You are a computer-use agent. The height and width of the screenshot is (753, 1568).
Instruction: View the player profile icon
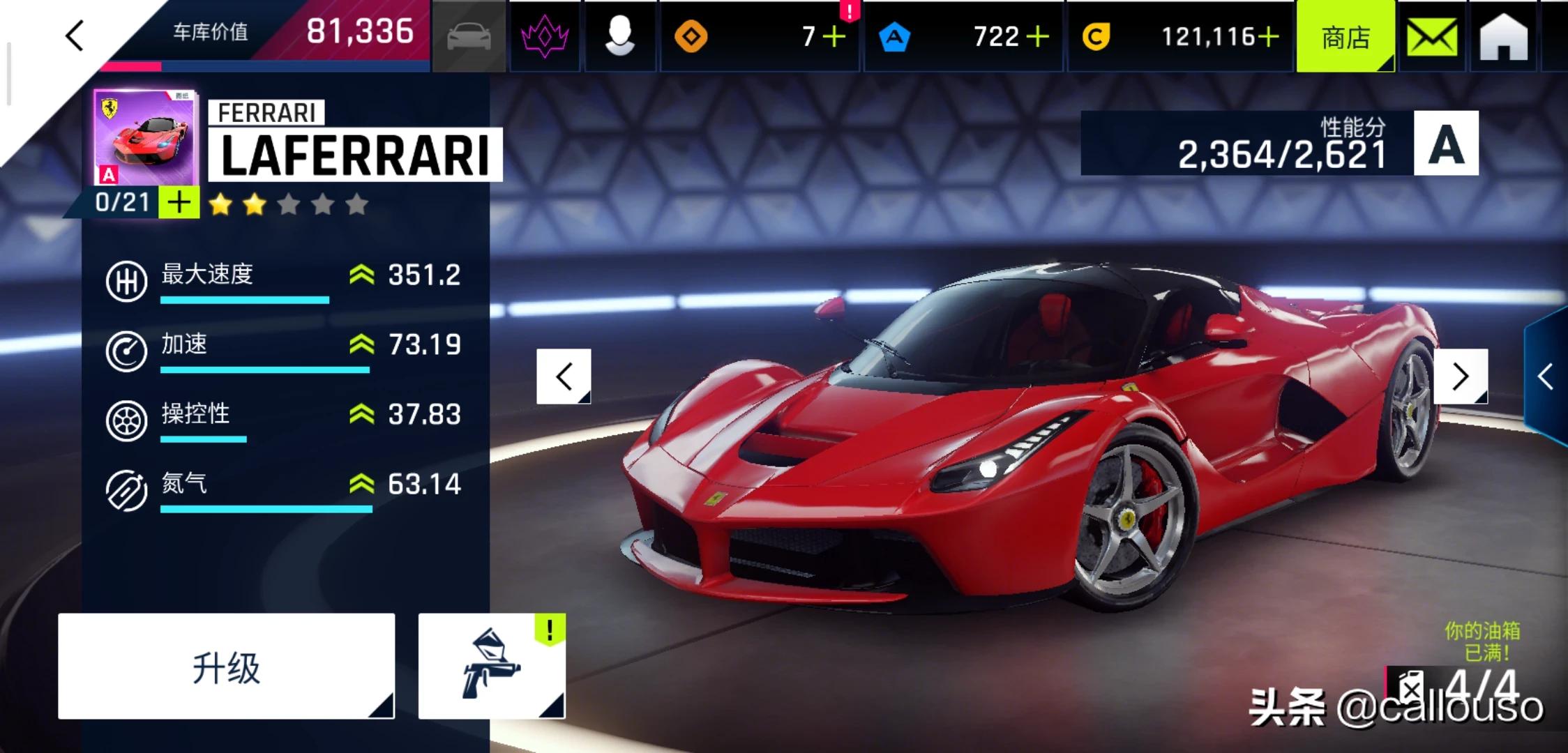point(619,36)
